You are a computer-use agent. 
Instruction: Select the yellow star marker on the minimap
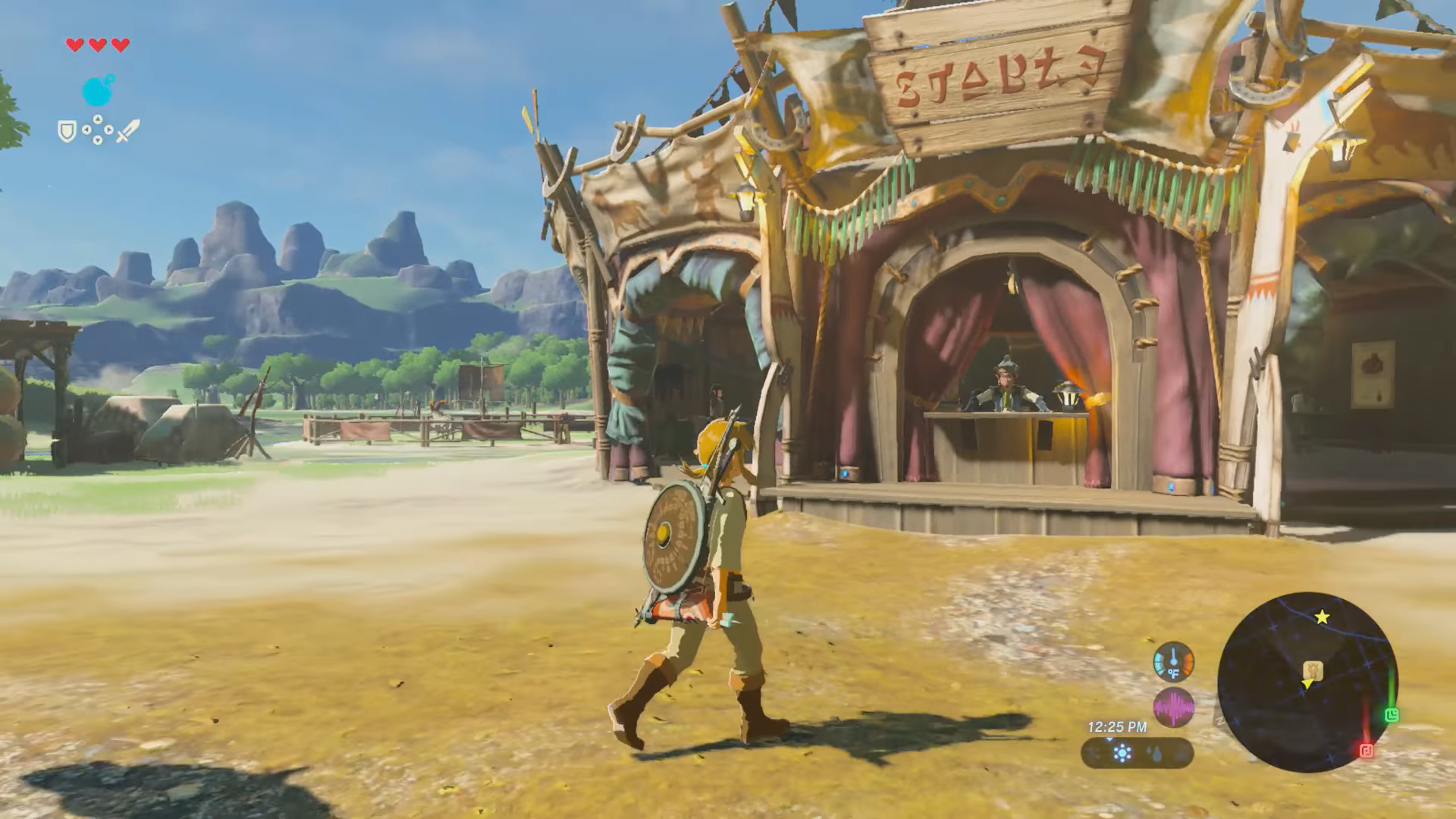1322,617
